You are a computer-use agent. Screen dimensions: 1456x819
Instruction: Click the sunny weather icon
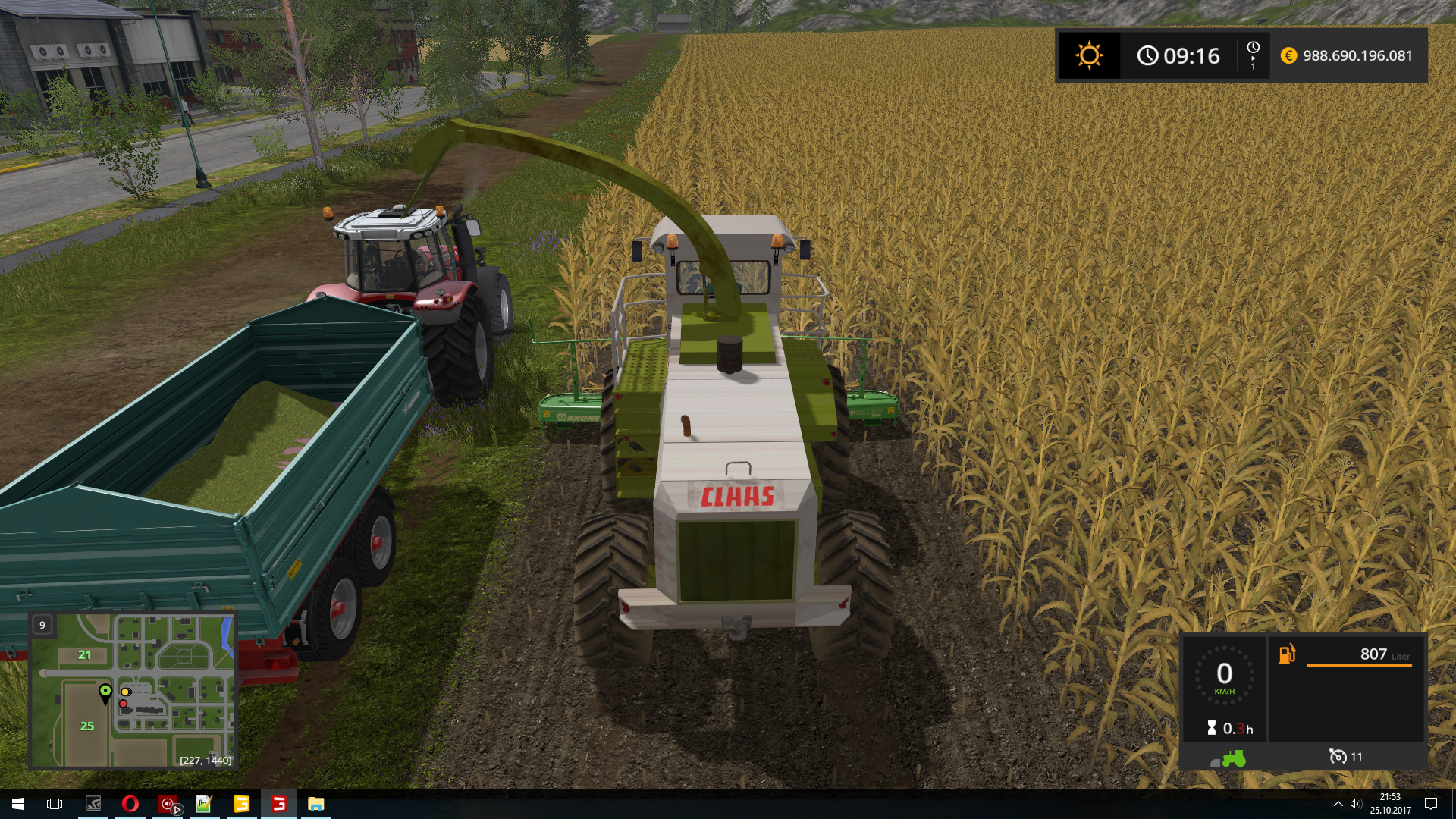(x=1089, y=55)
